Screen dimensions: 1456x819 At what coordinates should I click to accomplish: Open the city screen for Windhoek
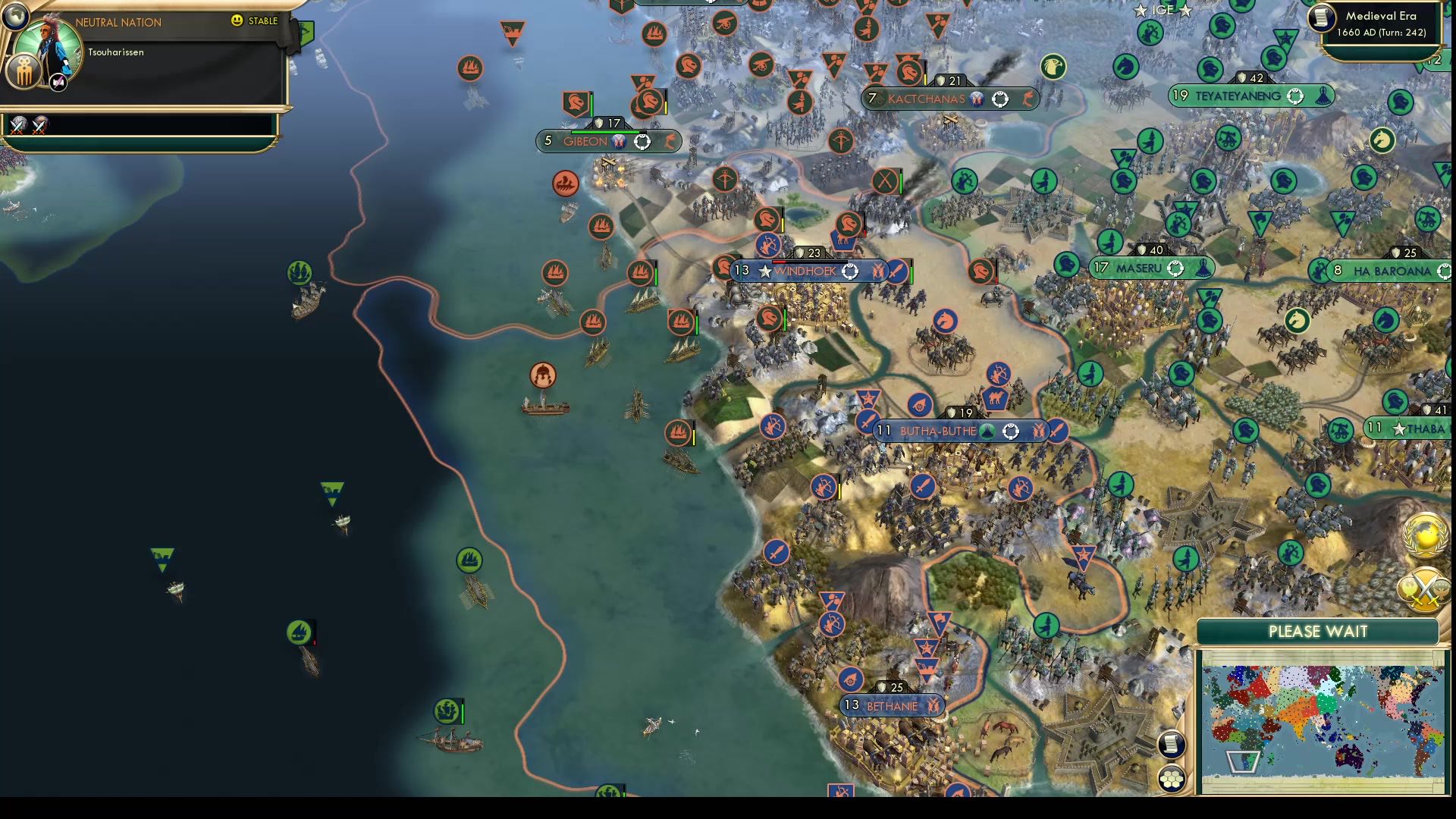[804, 271]
